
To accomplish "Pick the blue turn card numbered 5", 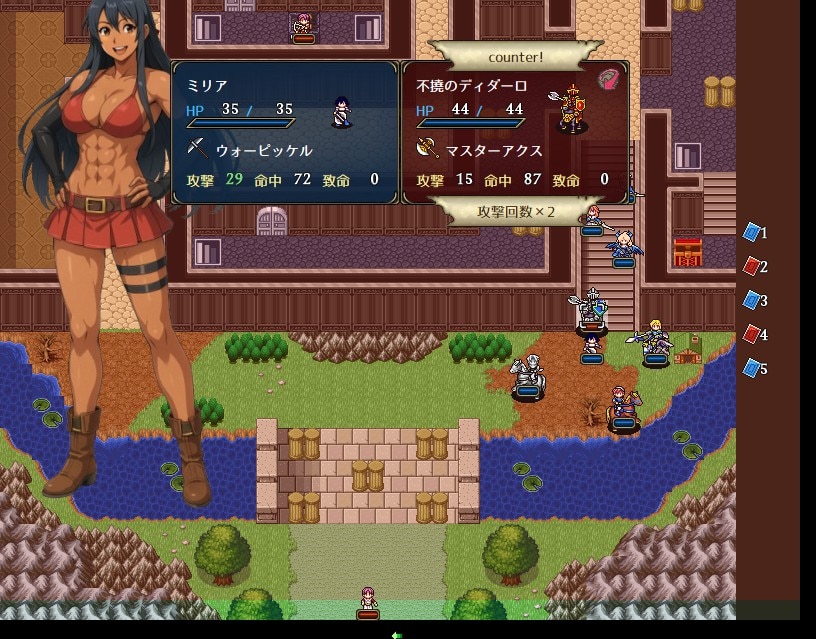I will click(752, 368).
